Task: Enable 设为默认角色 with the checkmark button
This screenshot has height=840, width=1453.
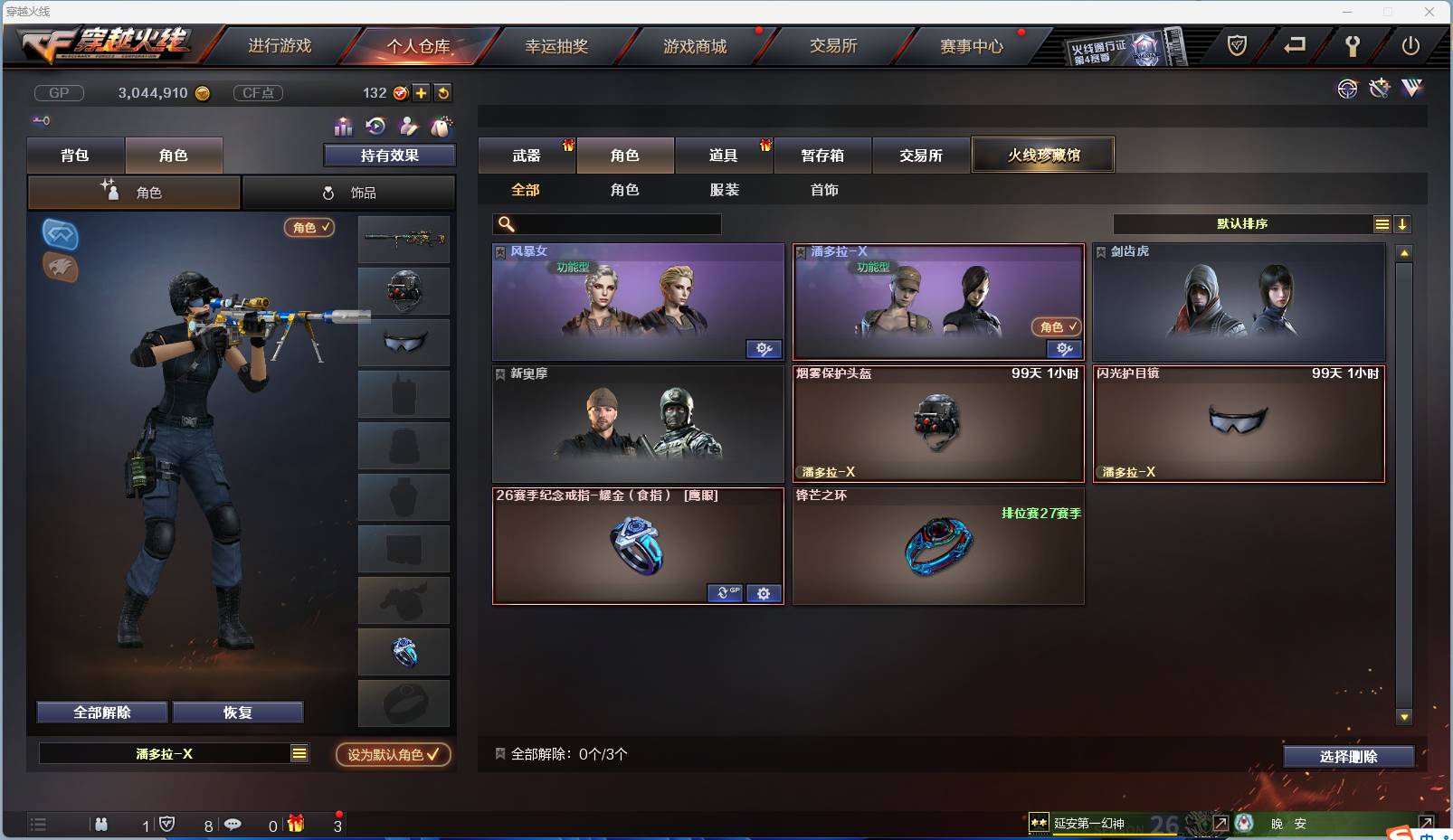Action: tap(393, 755)
